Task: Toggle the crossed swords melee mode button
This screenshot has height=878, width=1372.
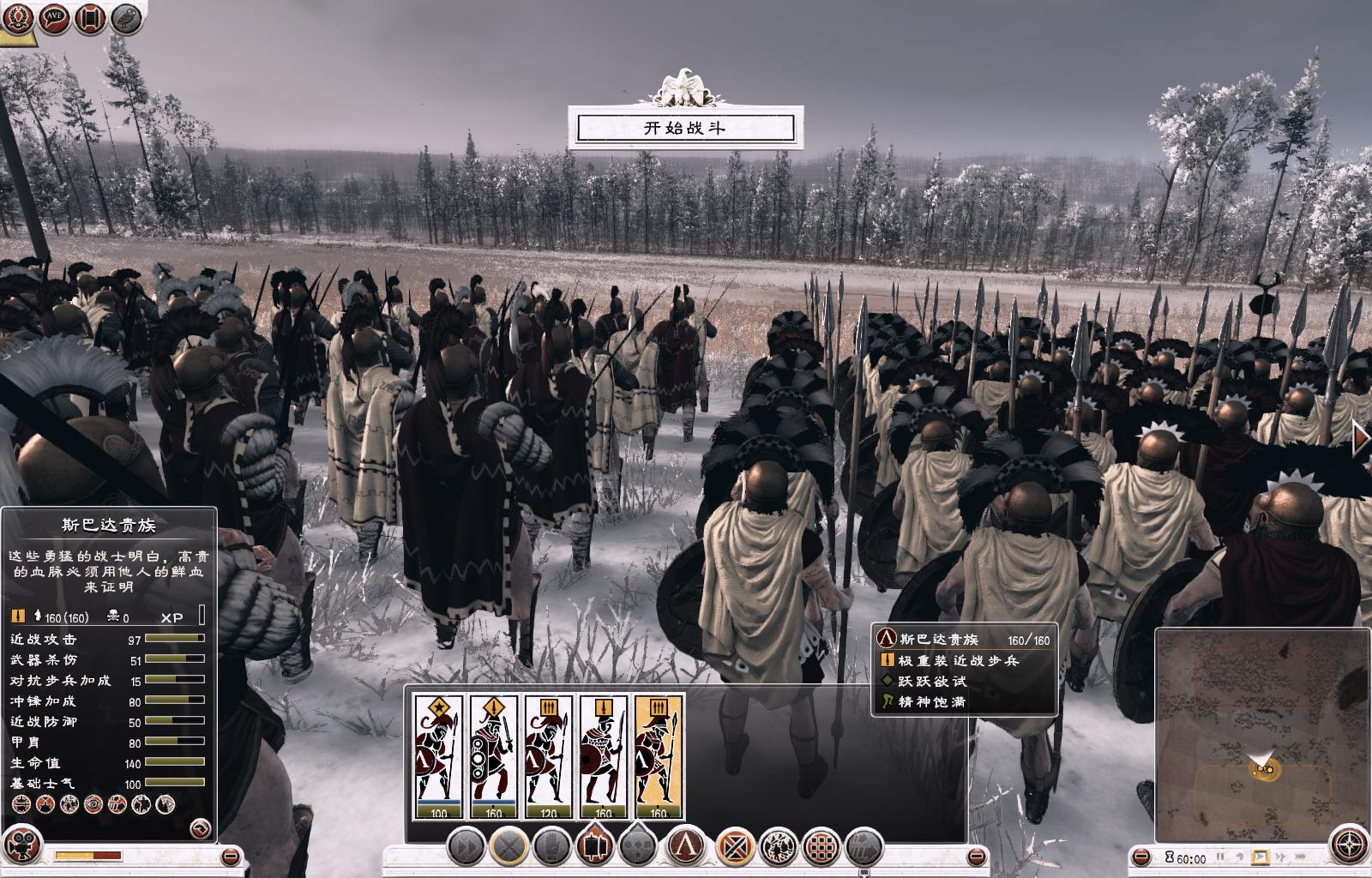Action: 509,848
